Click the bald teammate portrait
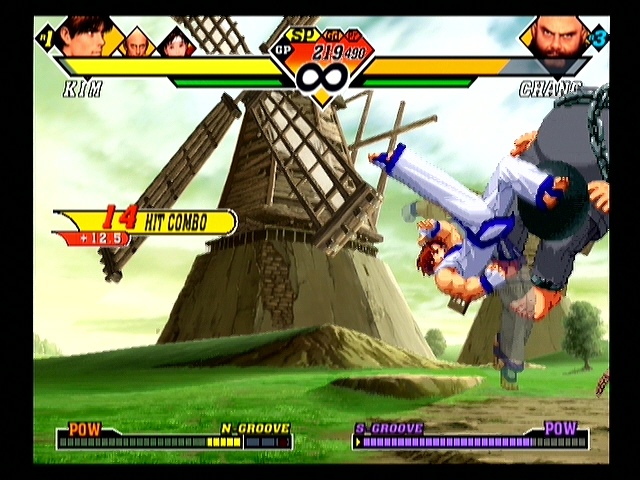This screenshot has height=480, width=640. click(137, 42)
